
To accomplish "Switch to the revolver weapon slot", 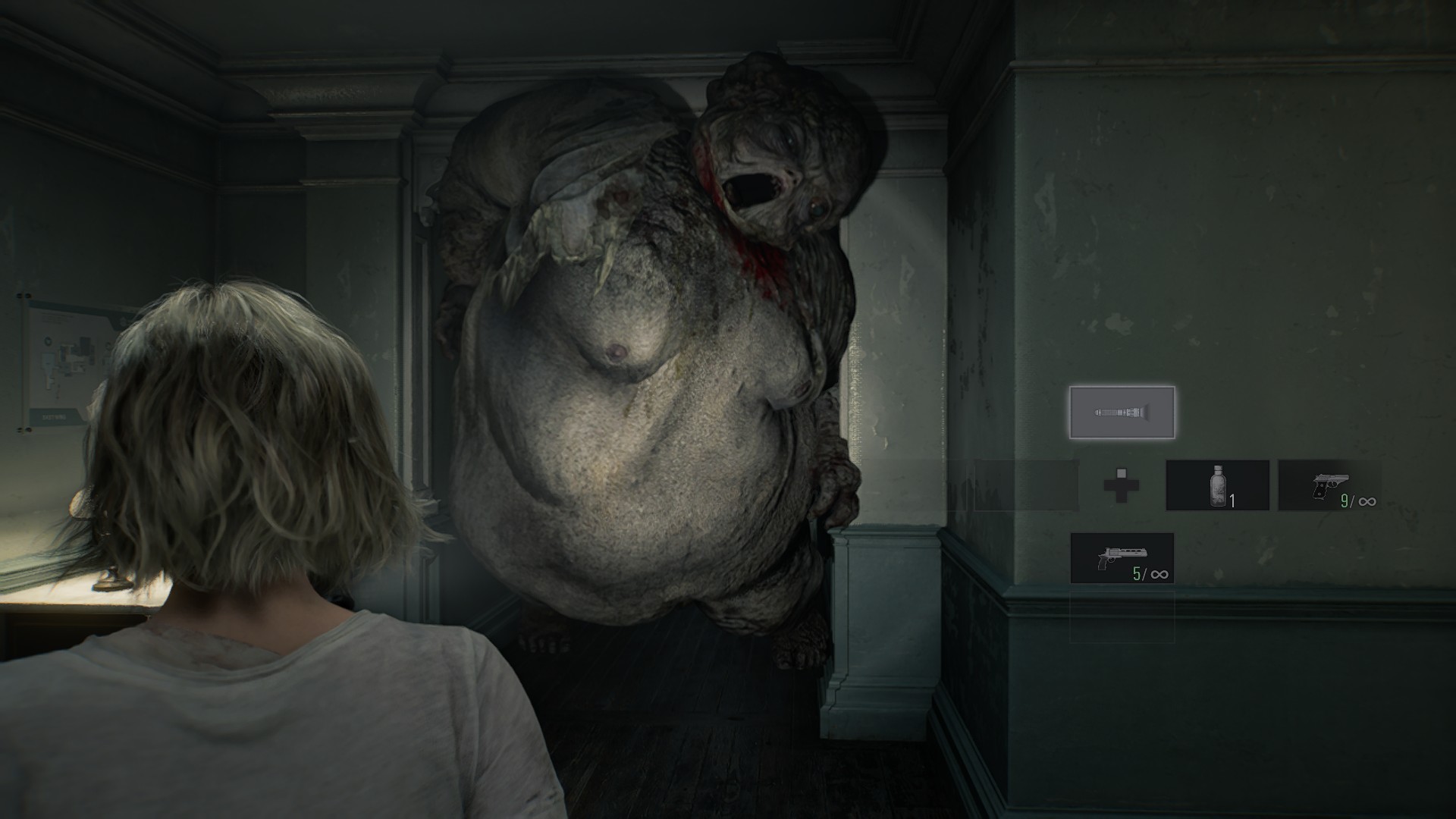I will point(1122,558).
